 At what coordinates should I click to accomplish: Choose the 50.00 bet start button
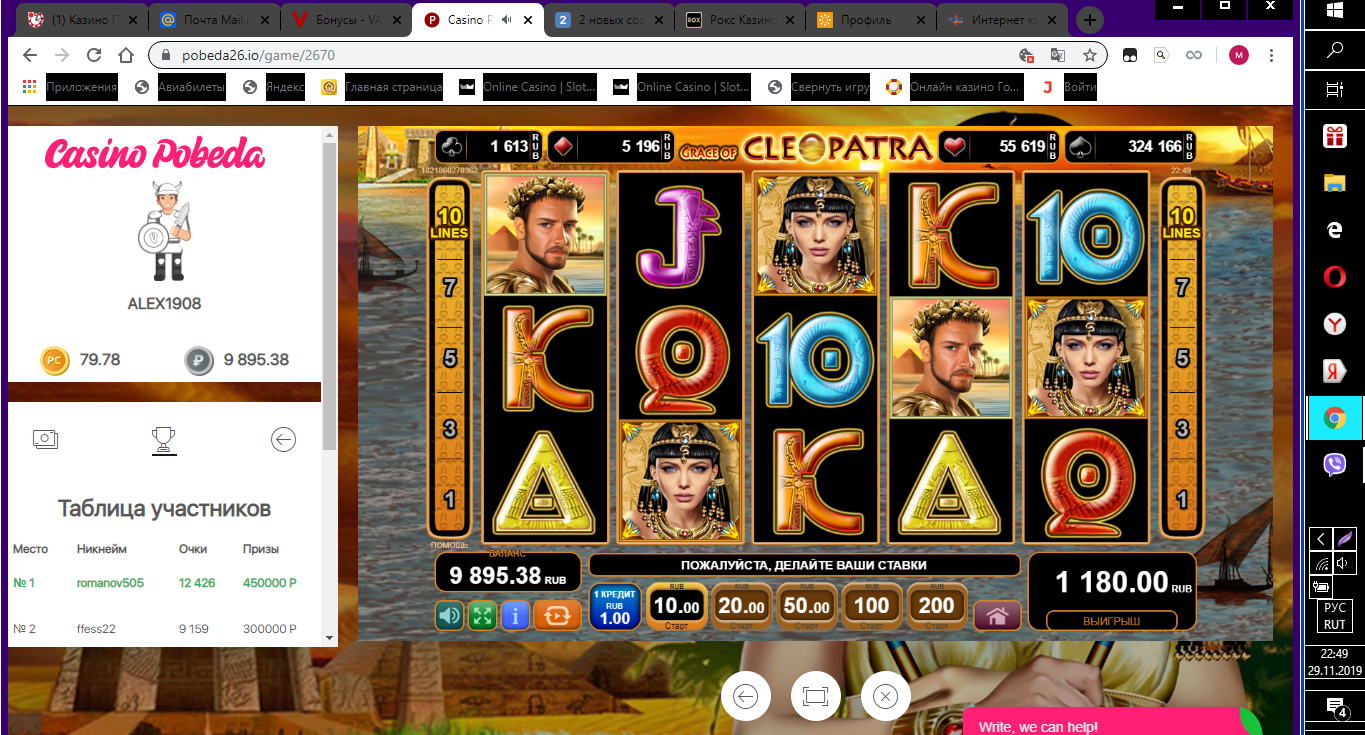pyautogui.click(x=807, y=607)
